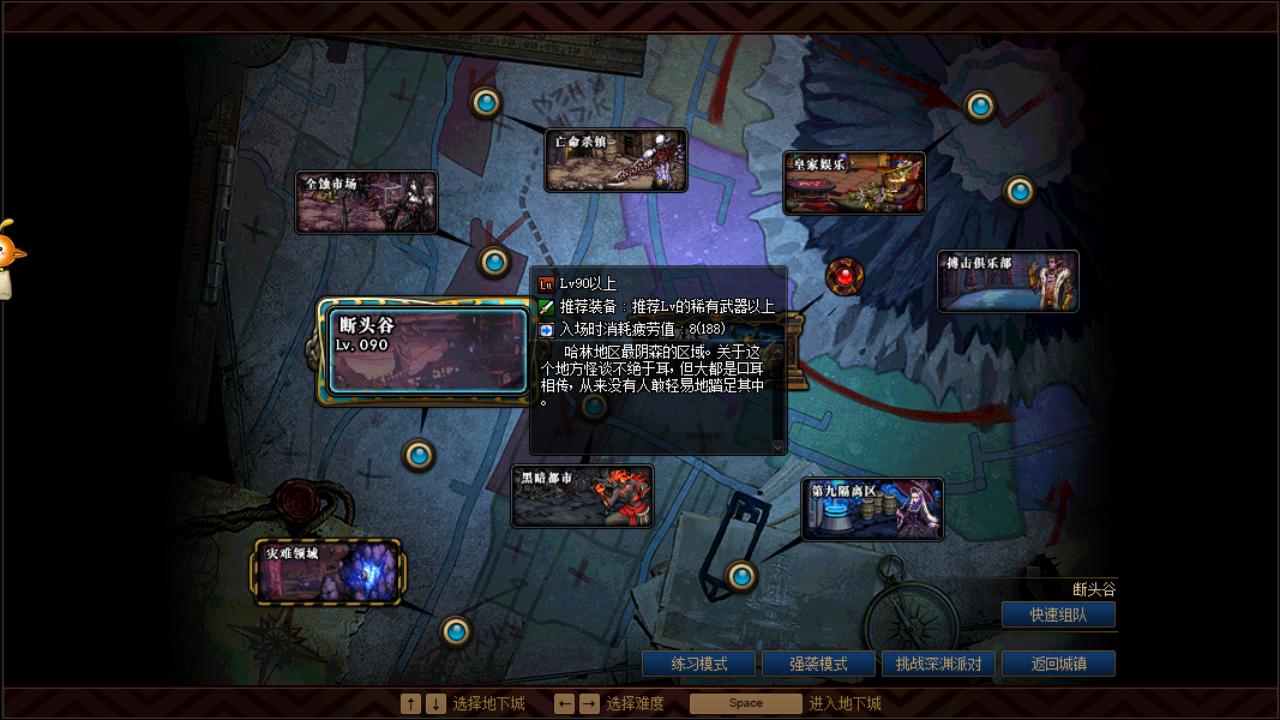Open the 全蚀市场 dungeon thumbnail

(366, 201)
